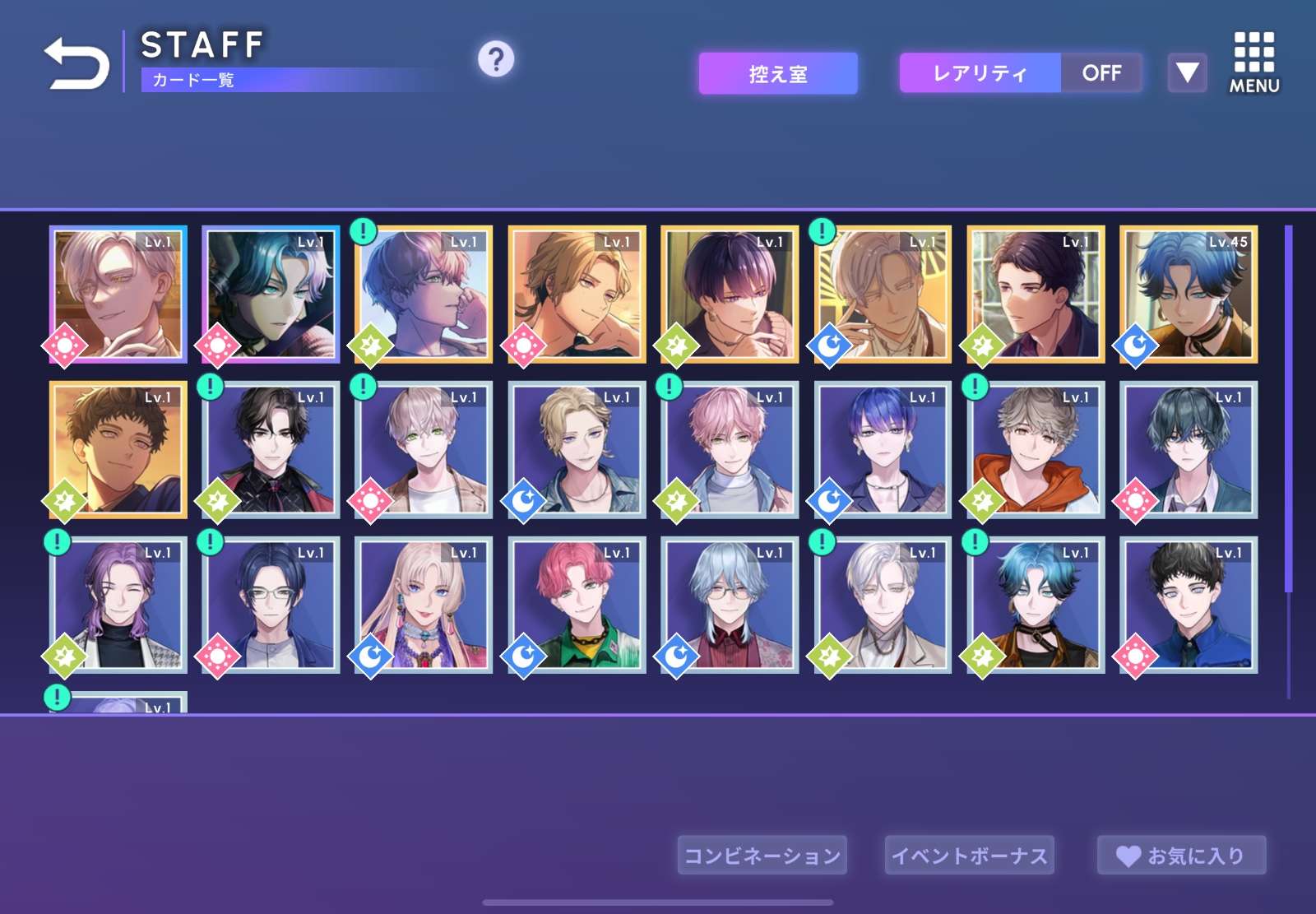1316x914 pixels.
Task: Choose the レアリティ sort option
Action: [980, 73]
